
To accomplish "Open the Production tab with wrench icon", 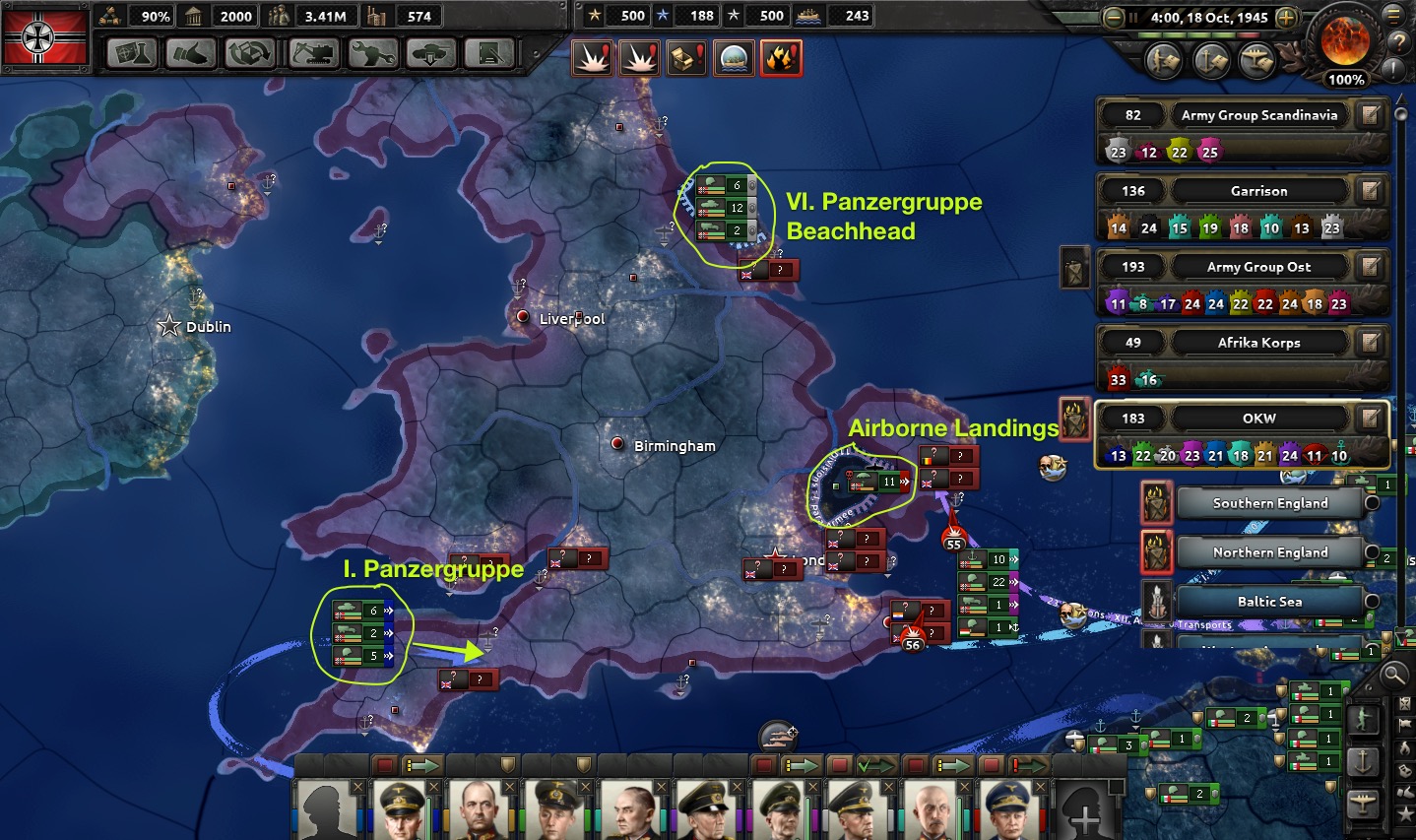I will (x=371, y=53).
